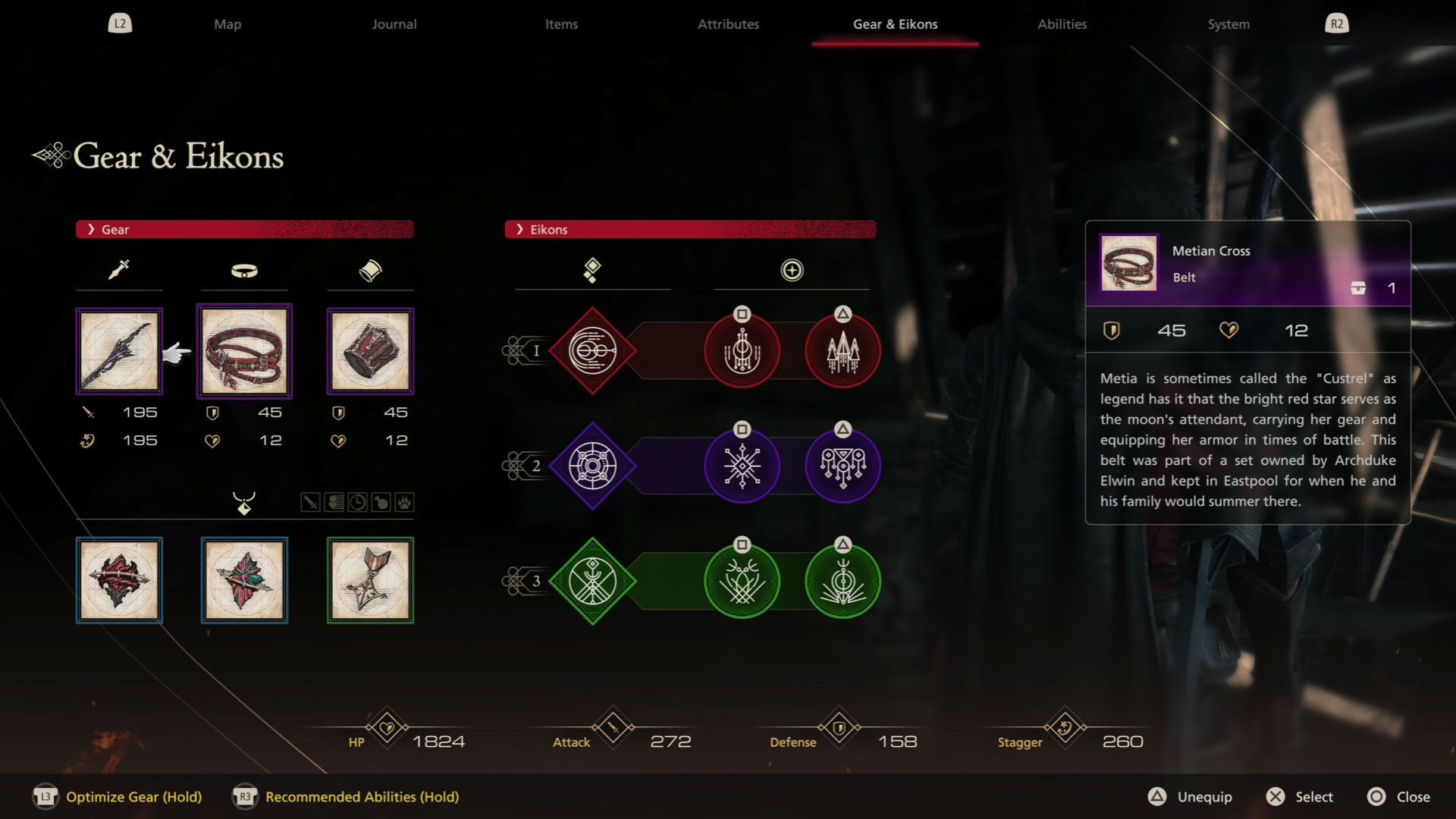The image size is (1456, 819).
Task: Click the Optimize Gear option
Action: 133,797
